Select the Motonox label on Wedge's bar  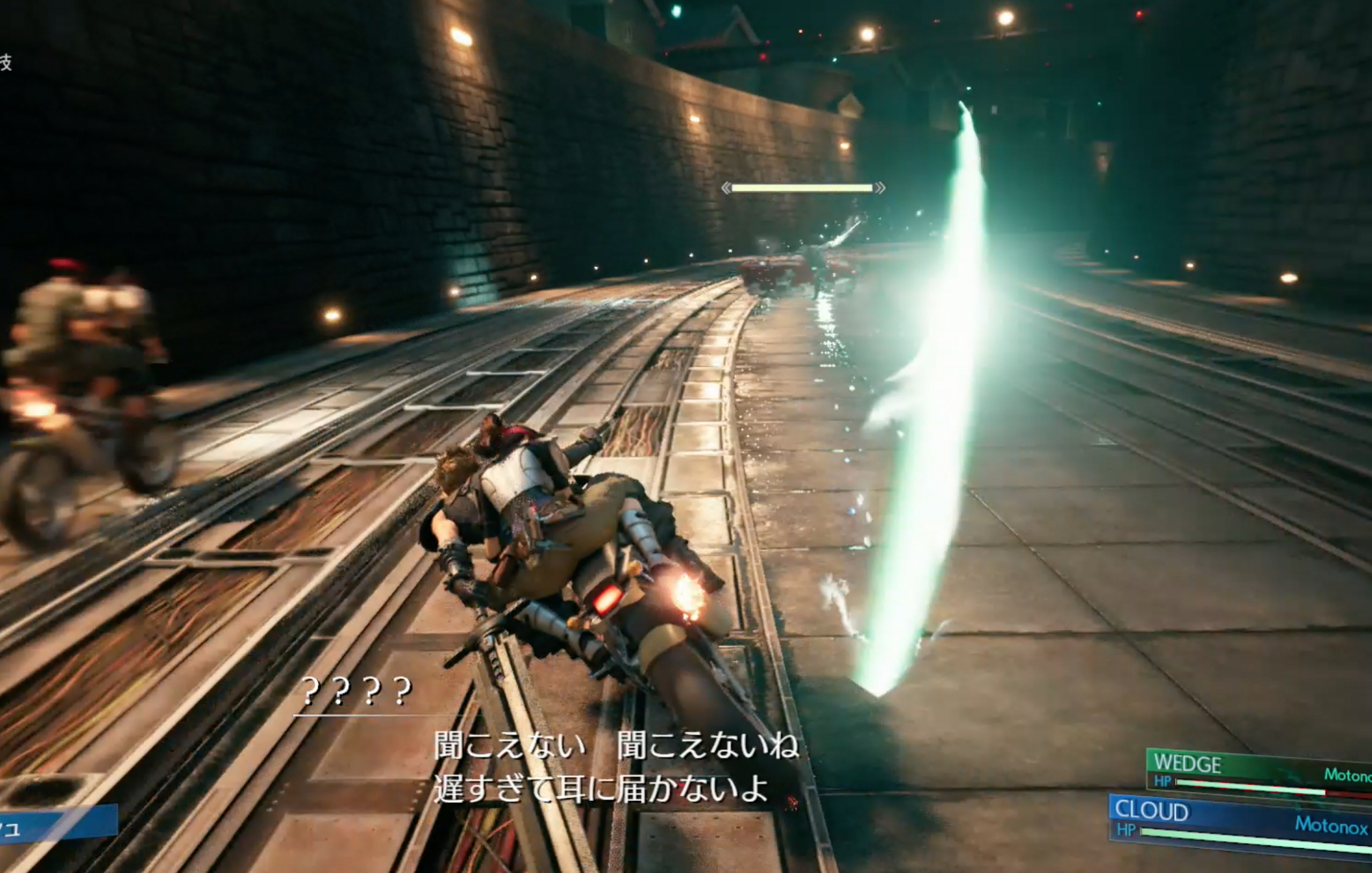click(1349, 773)
